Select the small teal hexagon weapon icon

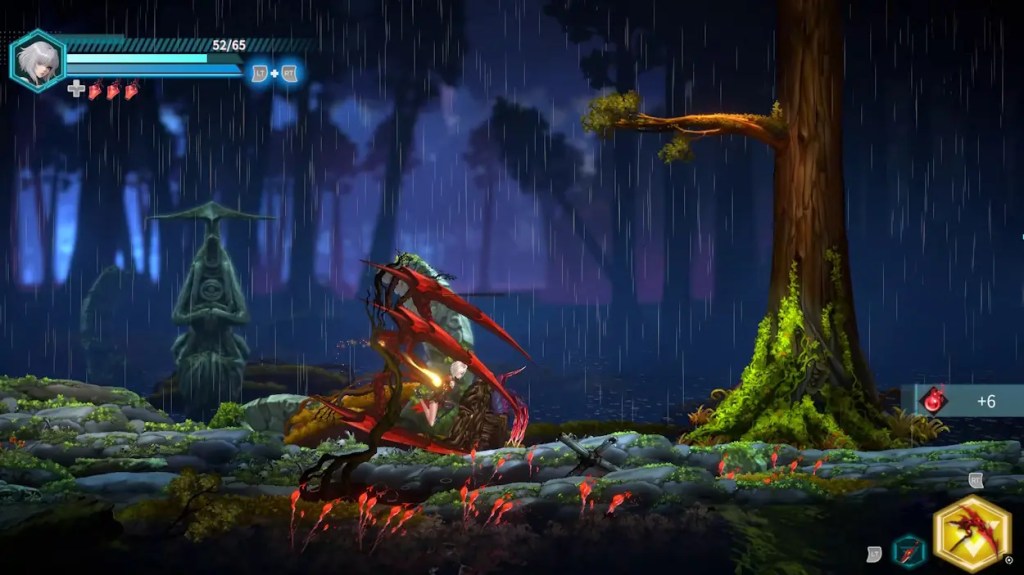coord(908,549)
